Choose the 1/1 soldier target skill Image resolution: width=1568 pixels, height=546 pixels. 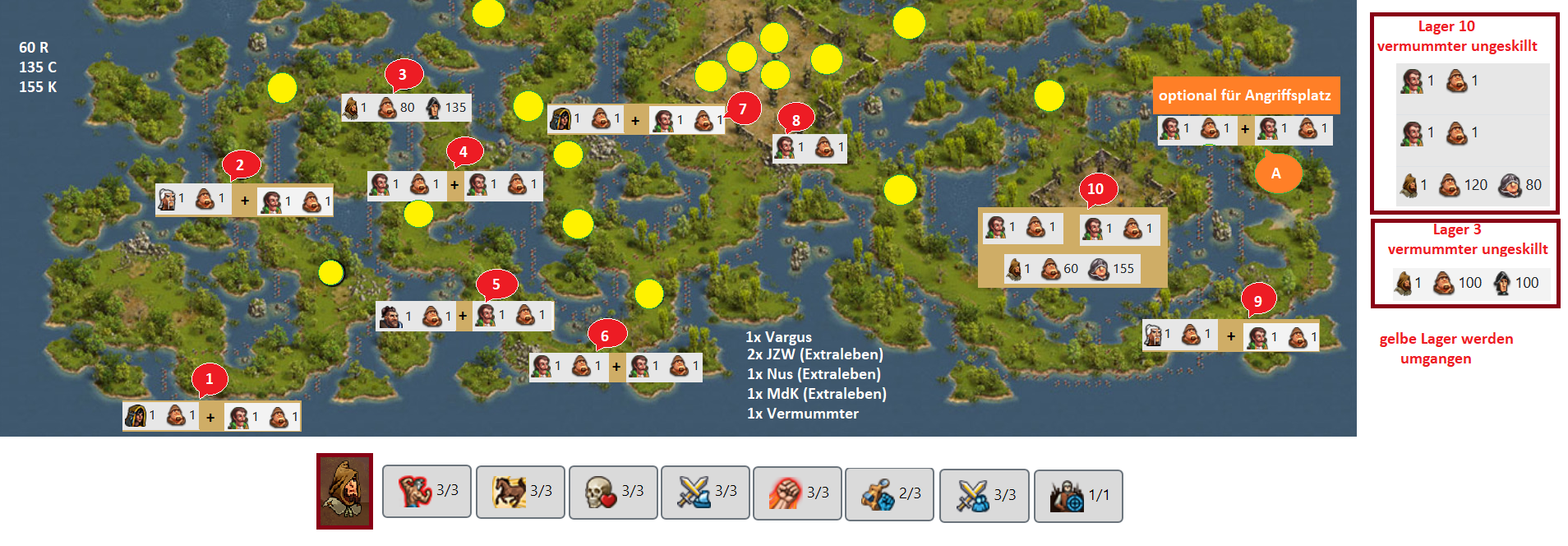pos(1078,495)
